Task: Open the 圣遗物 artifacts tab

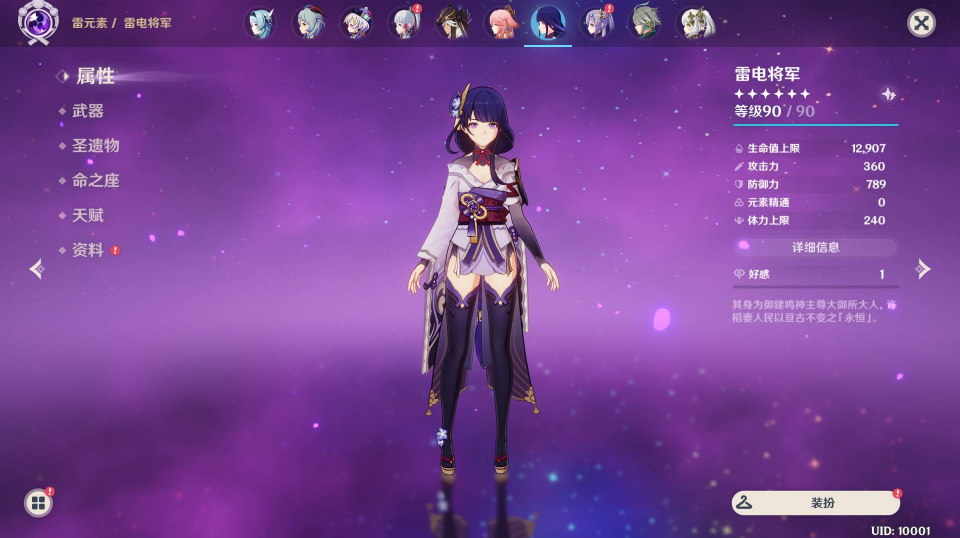Action: click(x=96, y=146)
